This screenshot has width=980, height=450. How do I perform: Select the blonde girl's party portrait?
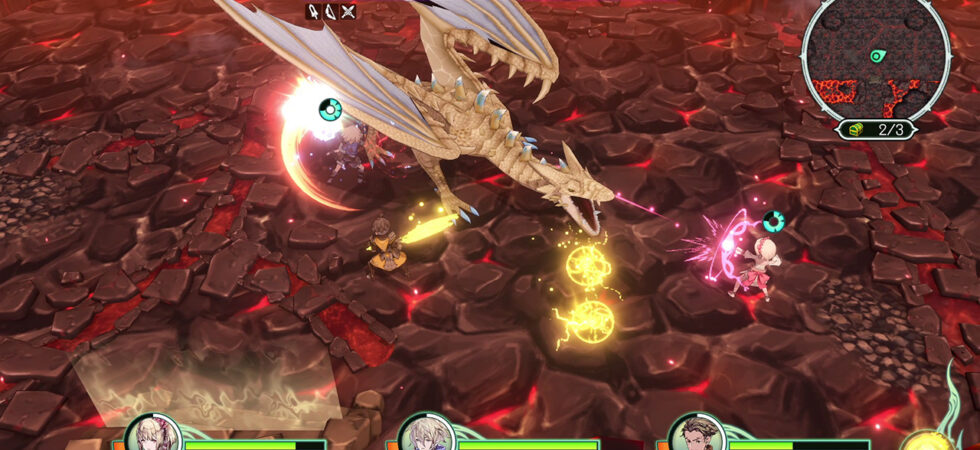point(153,435)
